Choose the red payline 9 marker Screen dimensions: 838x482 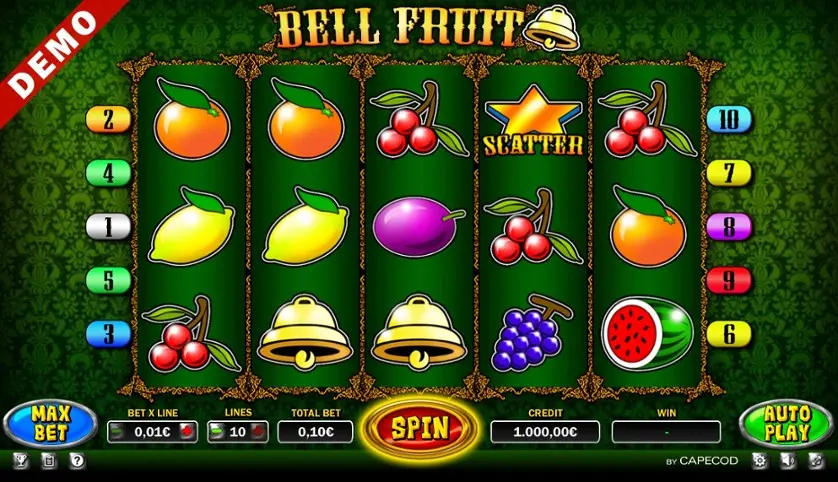click(729, 280)
